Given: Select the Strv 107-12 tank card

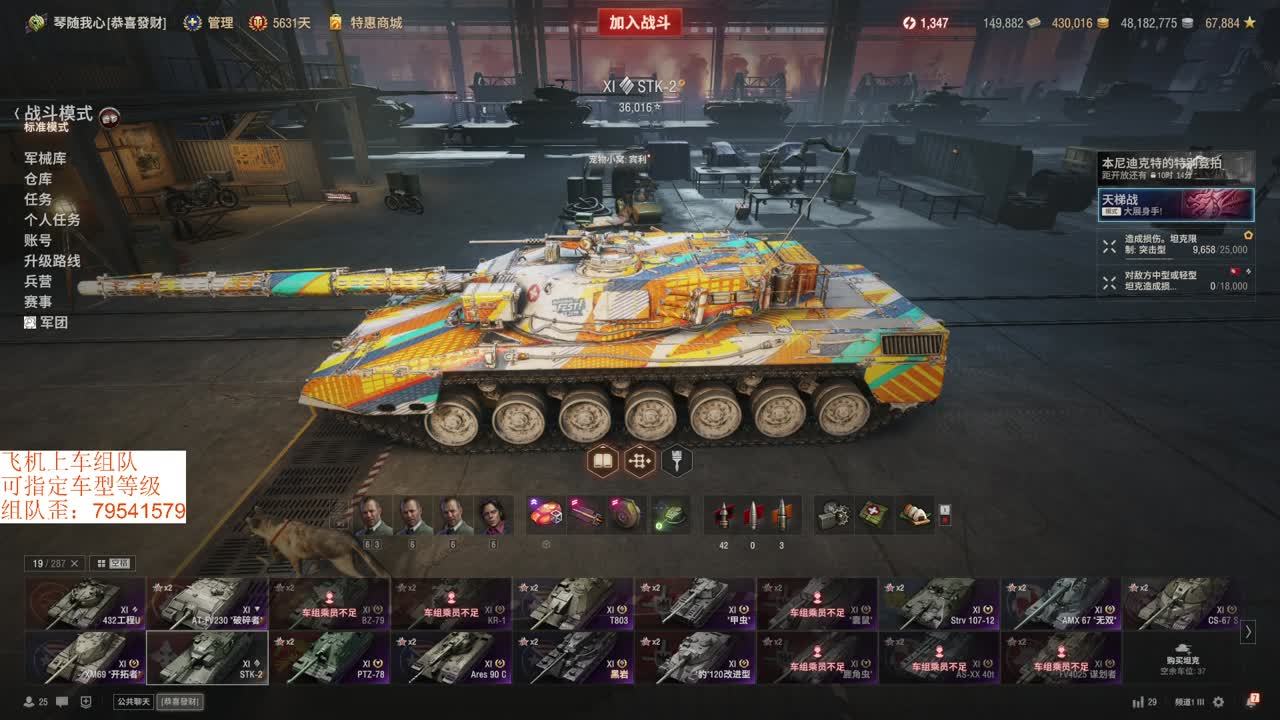Looking at the screenshot, I should (940, 603).
